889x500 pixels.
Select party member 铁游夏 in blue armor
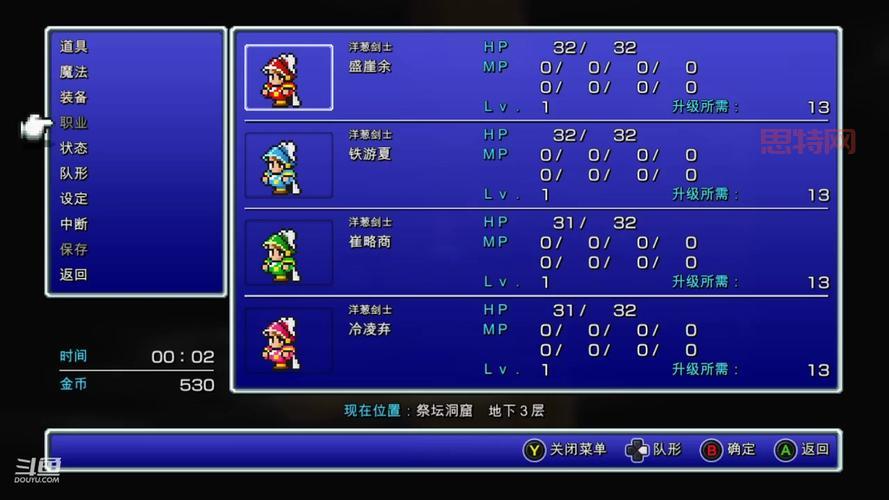click(x=370, y=154)
